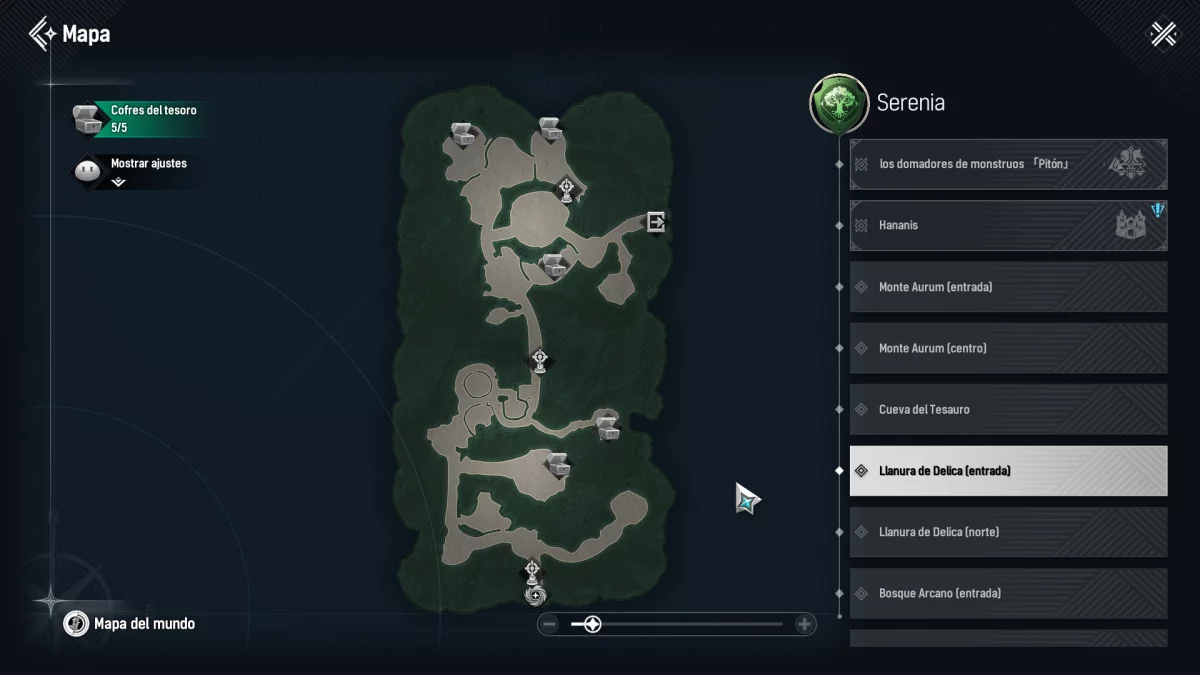This screenshot has height=675, width=1200.
Task: Choose Bosque Arcano (entrada) from the list
Action: [x=1008, y=593]
